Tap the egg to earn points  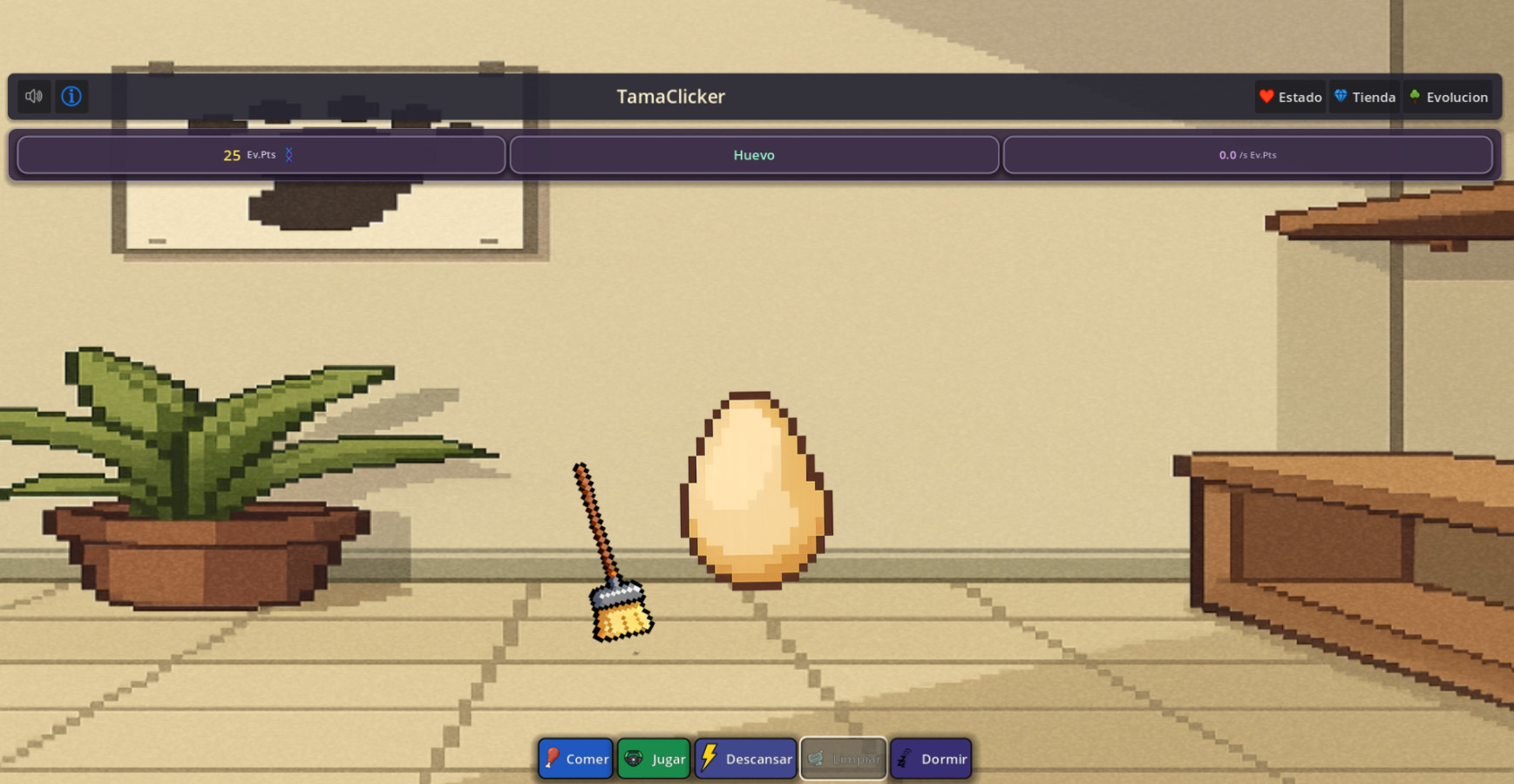click(755, 490)
